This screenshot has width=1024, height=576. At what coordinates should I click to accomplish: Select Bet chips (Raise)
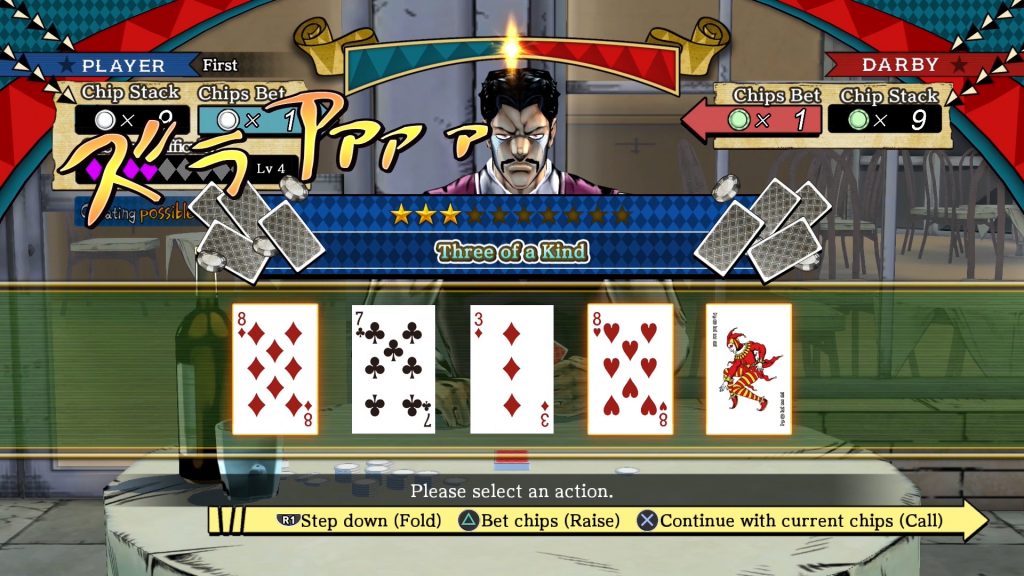(x=540, y=521)
